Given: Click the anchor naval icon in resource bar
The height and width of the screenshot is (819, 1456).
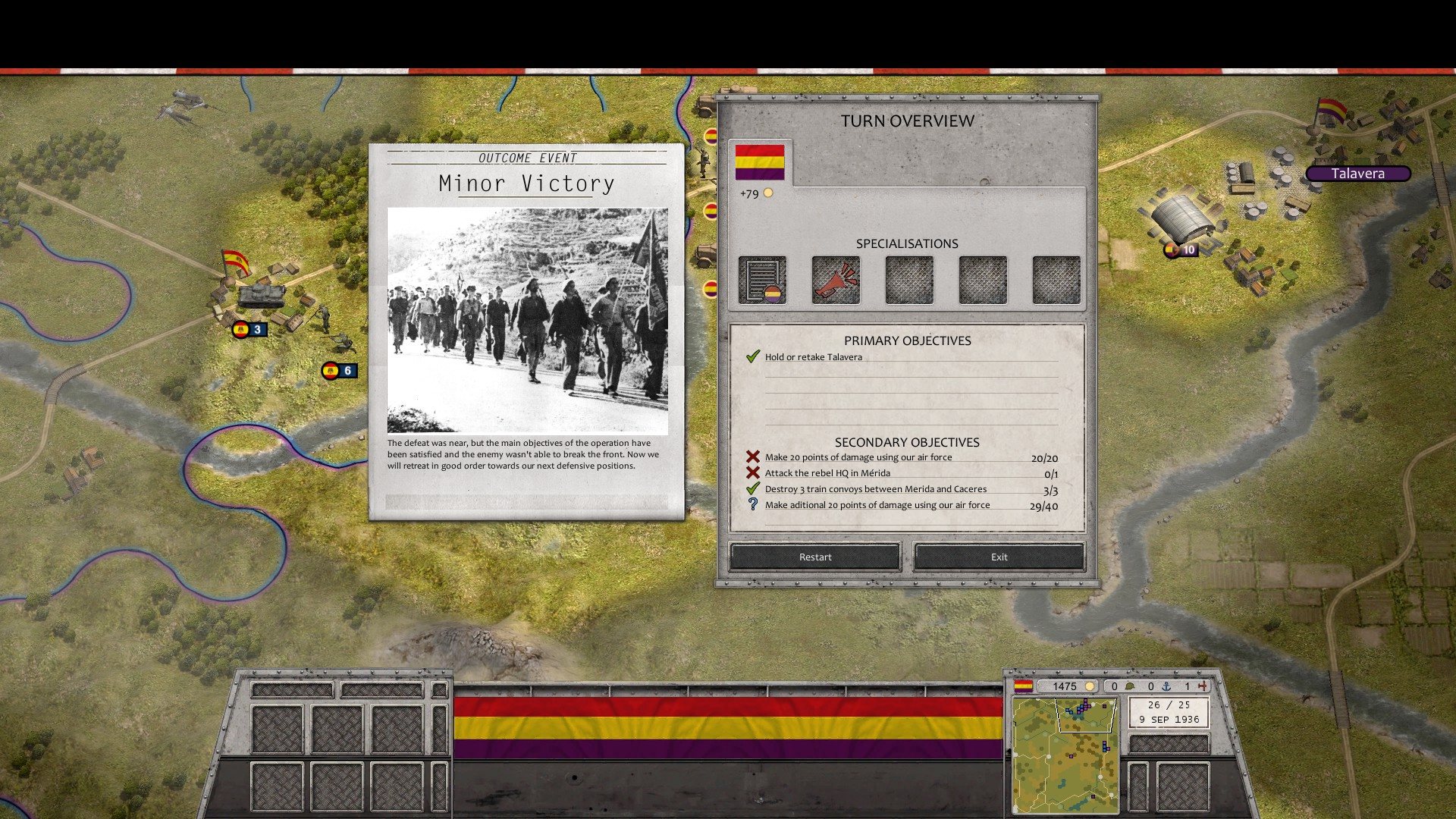Looking at the screenshot, I should pyautogui.click(x=1167, y=686).
